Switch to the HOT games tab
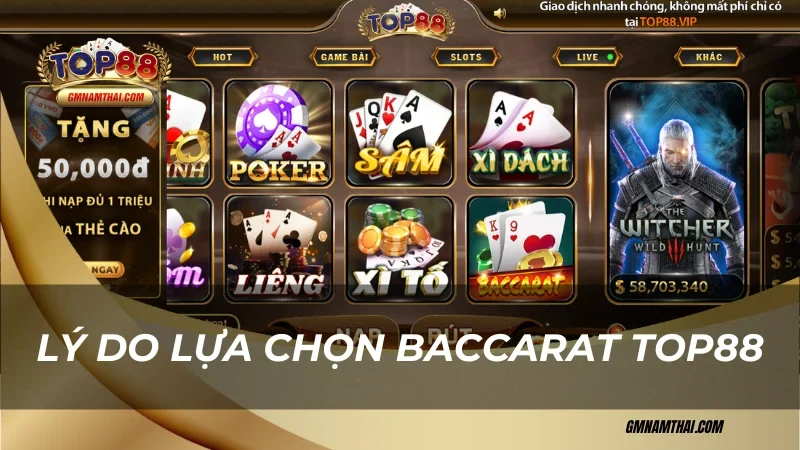Image resolution: width=800 pixels, height=450 pixels. pos(222,57)
